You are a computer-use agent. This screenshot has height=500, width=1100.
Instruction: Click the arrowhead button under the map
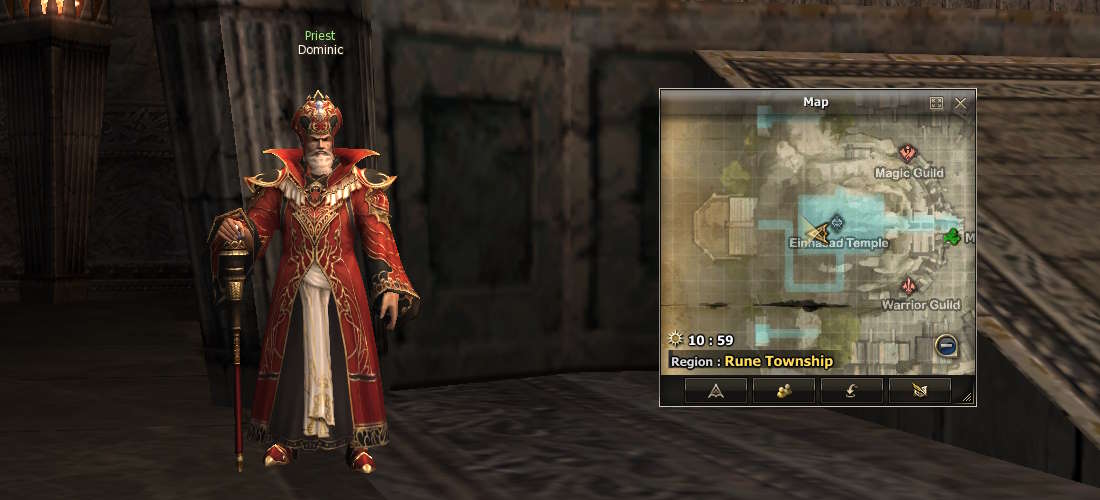point(716,391)
